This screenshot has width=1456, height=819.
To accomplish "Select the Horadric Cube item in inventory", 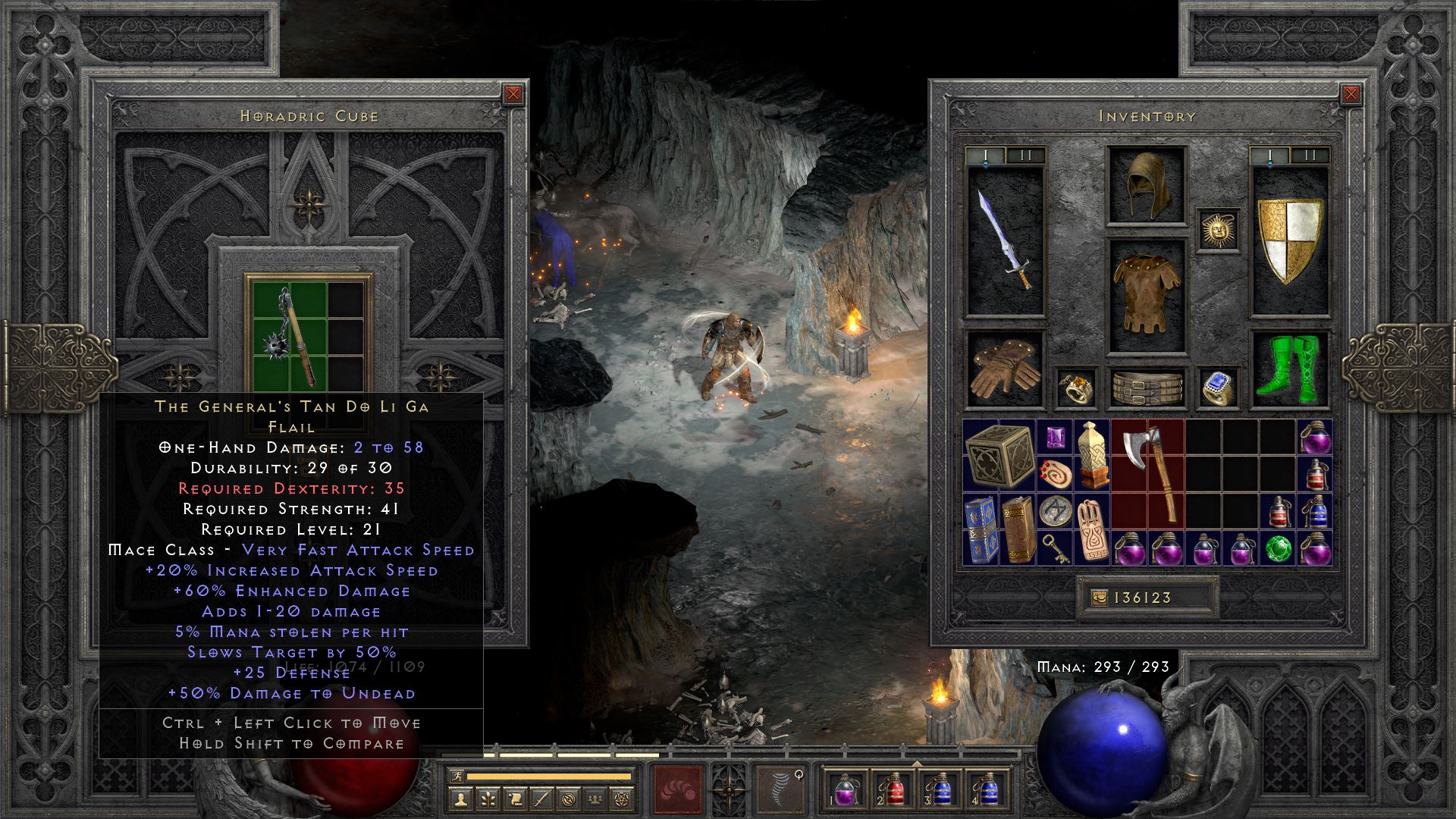I will [999, 456].
